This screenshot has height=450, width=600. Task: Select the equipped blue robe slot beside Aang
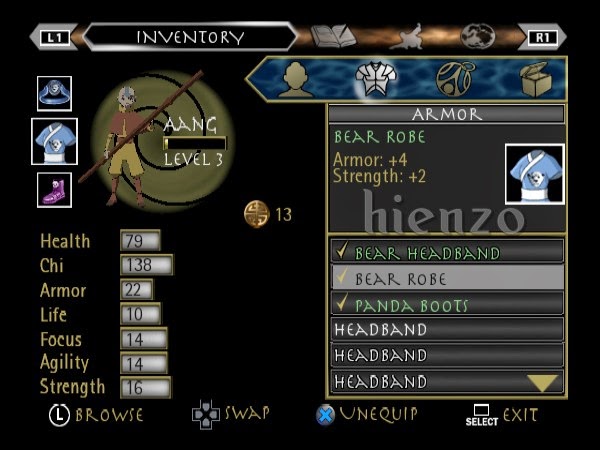click(x=54, y=141)
